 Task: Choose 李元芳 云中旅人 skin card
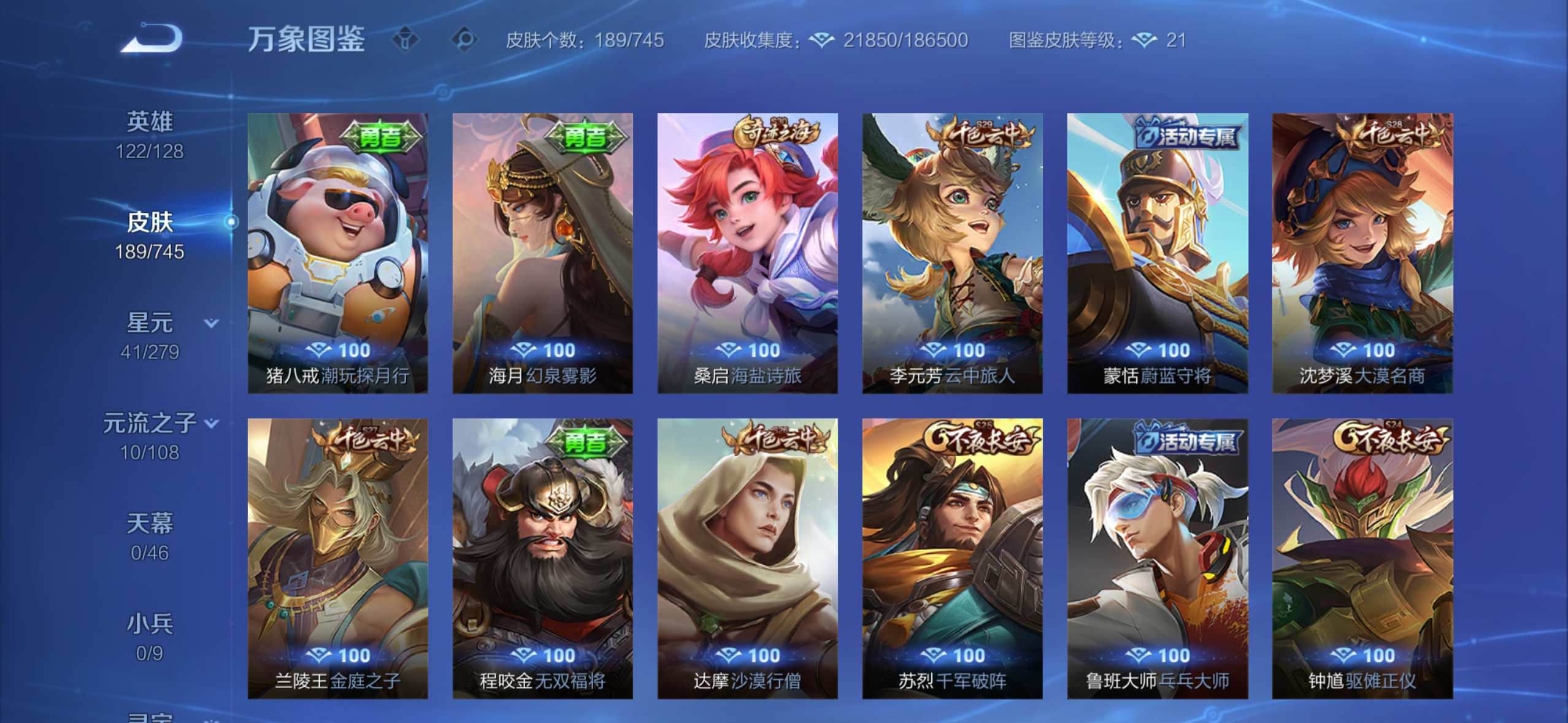(953, 253)
